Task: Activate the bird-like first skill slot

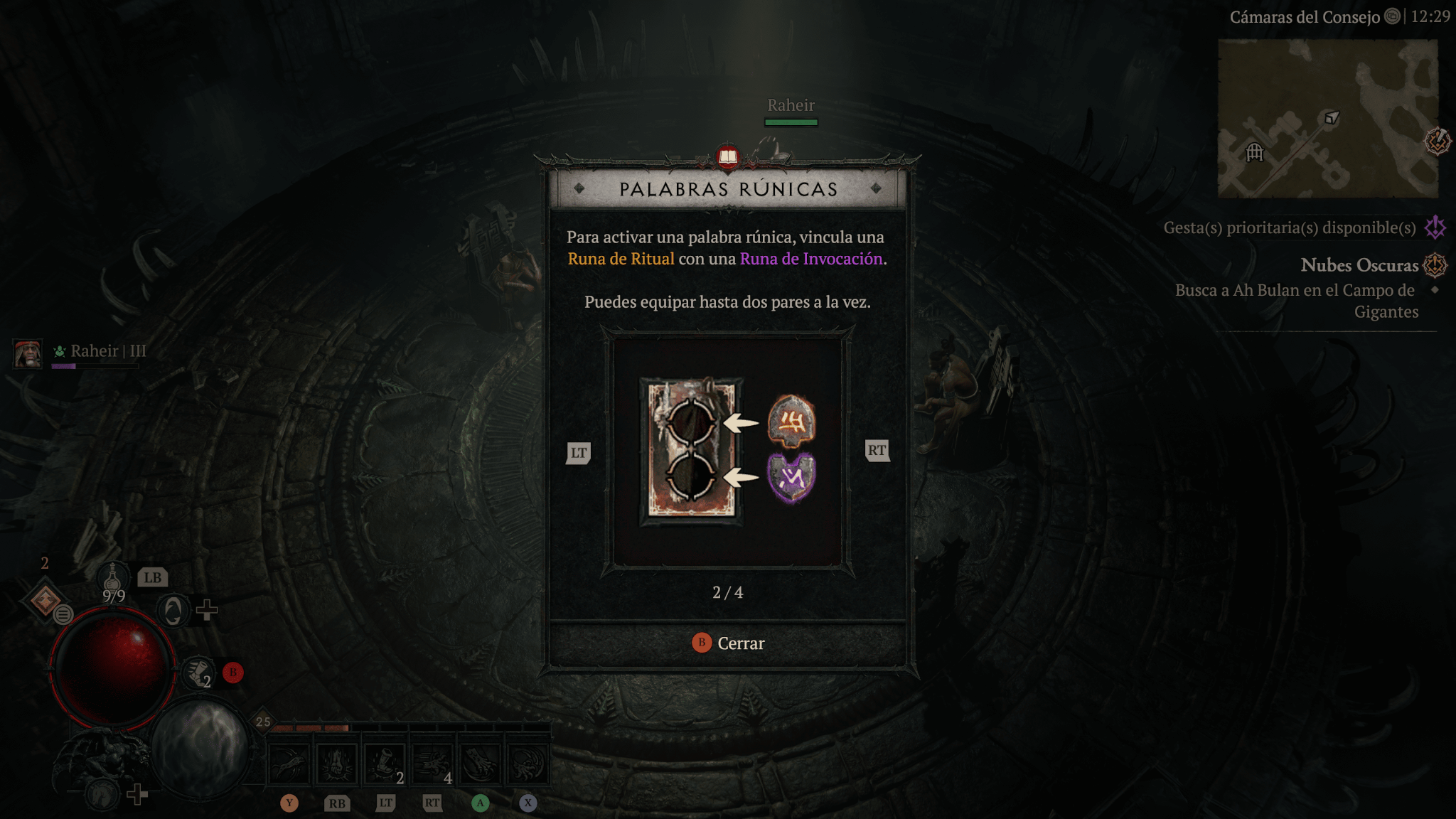Action: click(x=289, y=764)
